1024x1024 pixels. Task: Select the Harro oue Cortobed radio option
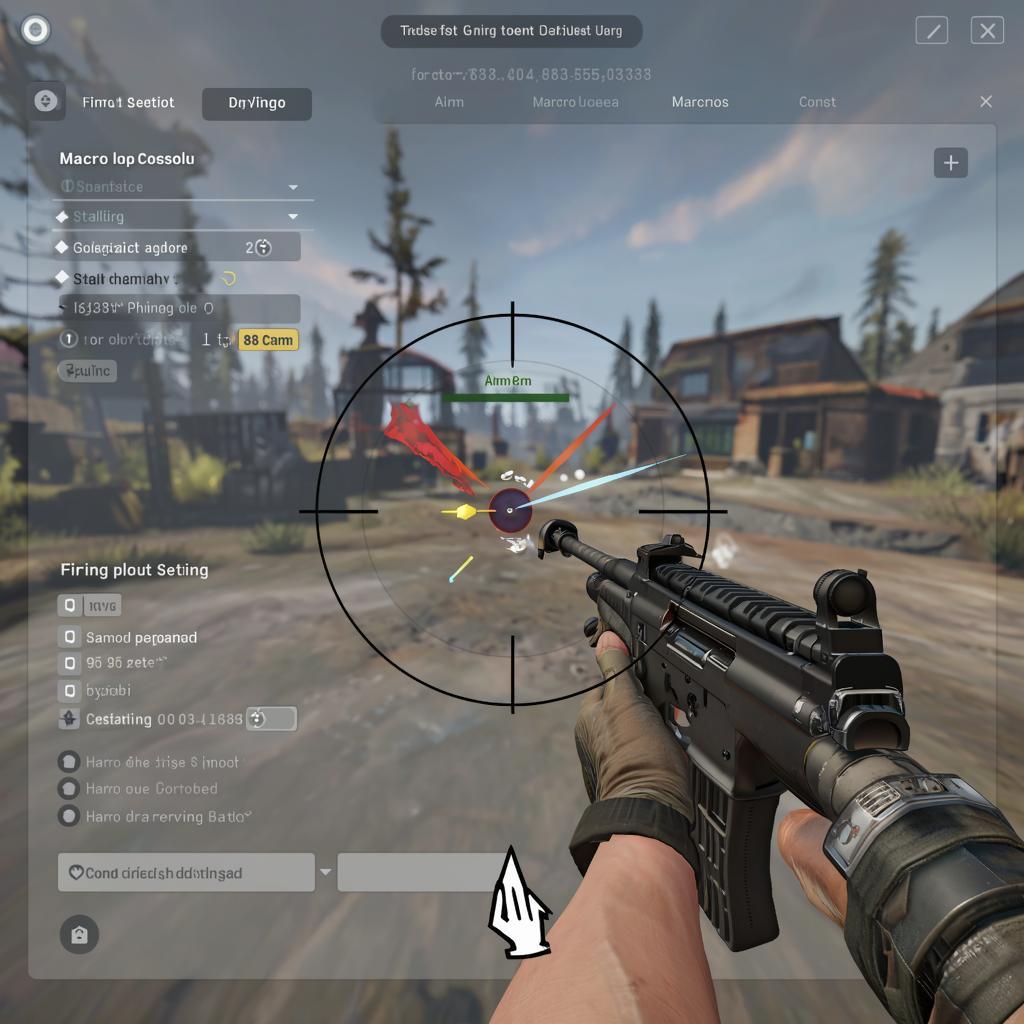[69, 789]
